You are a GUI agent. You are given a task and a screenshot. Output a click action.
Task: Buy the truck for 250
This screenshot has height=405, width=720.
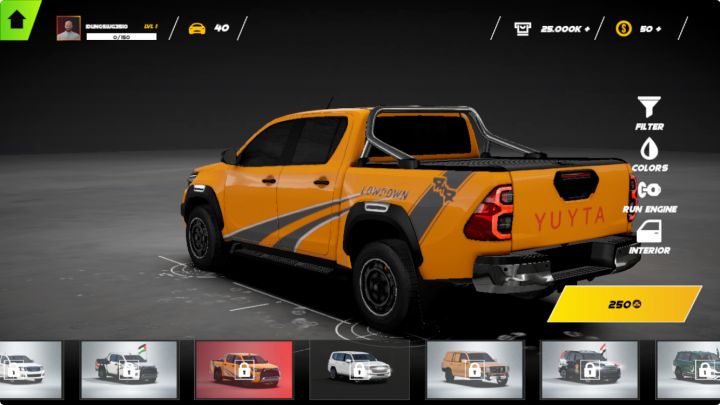625,304
